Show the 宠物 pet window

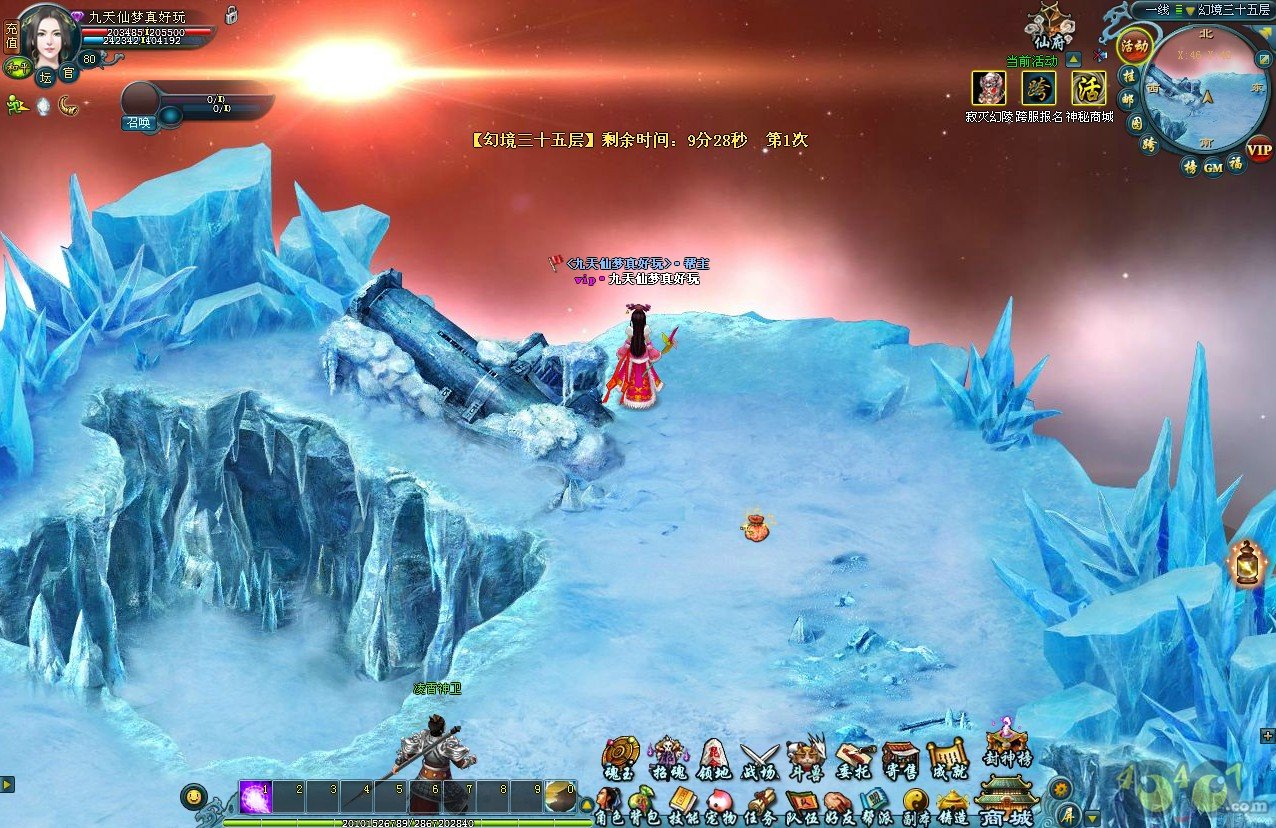tap(719, 805)
